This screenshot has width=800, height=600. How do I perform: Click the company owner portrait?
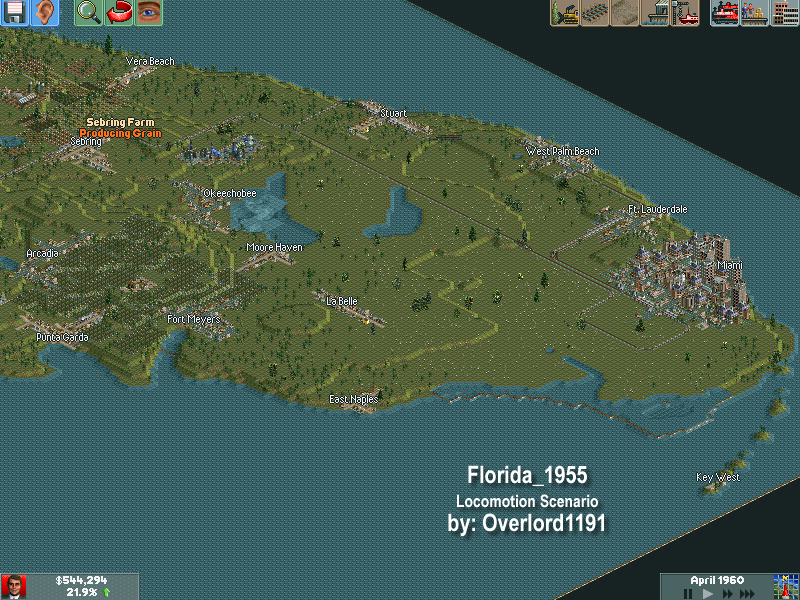(x=14, y=586)
